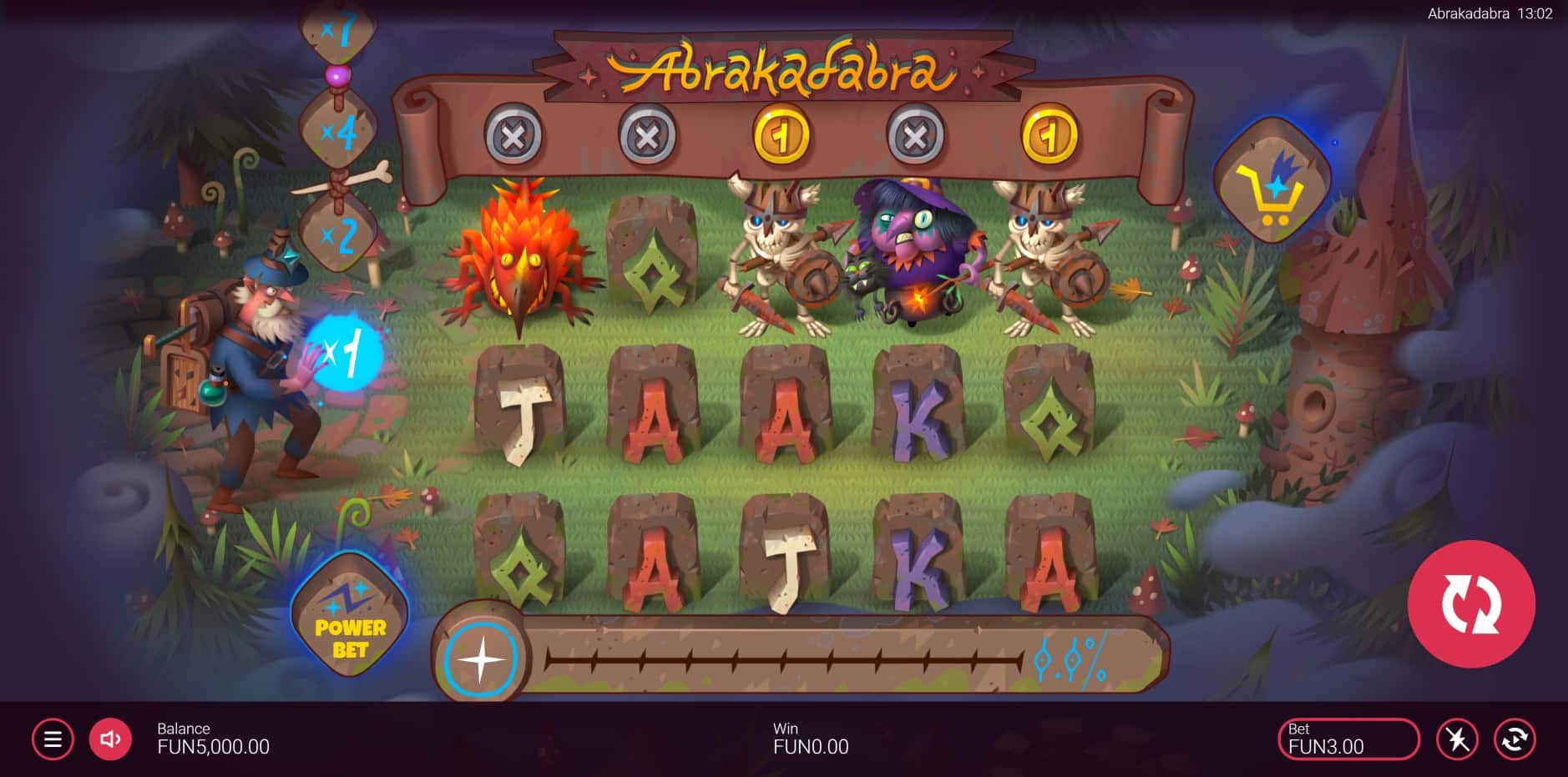Open the autoplay settings button

click(x=1515, y=739)
